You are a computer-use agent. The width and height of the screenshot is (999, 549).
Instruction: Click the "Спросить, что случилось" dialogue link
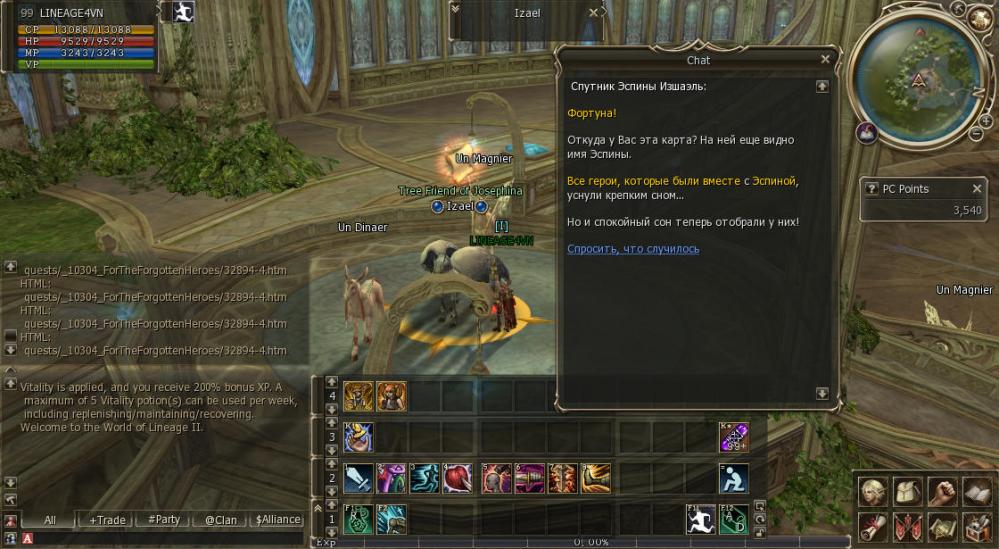tap(633, 249)
